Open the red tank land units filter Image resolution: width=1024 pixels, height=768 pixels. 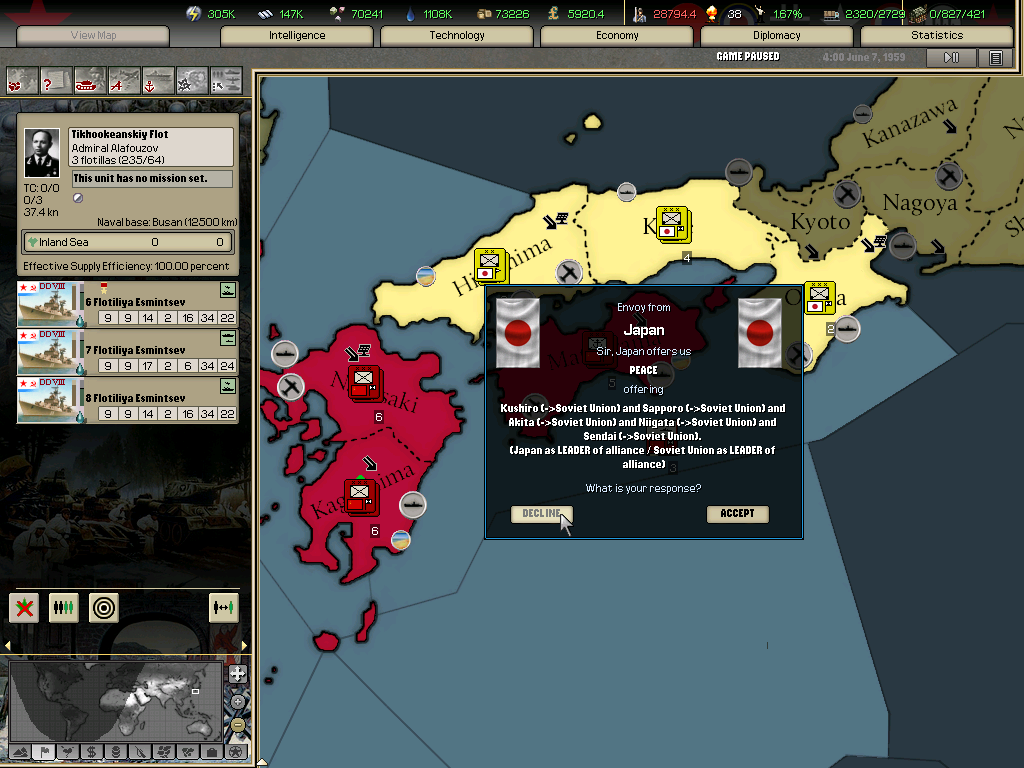[90, 79]
